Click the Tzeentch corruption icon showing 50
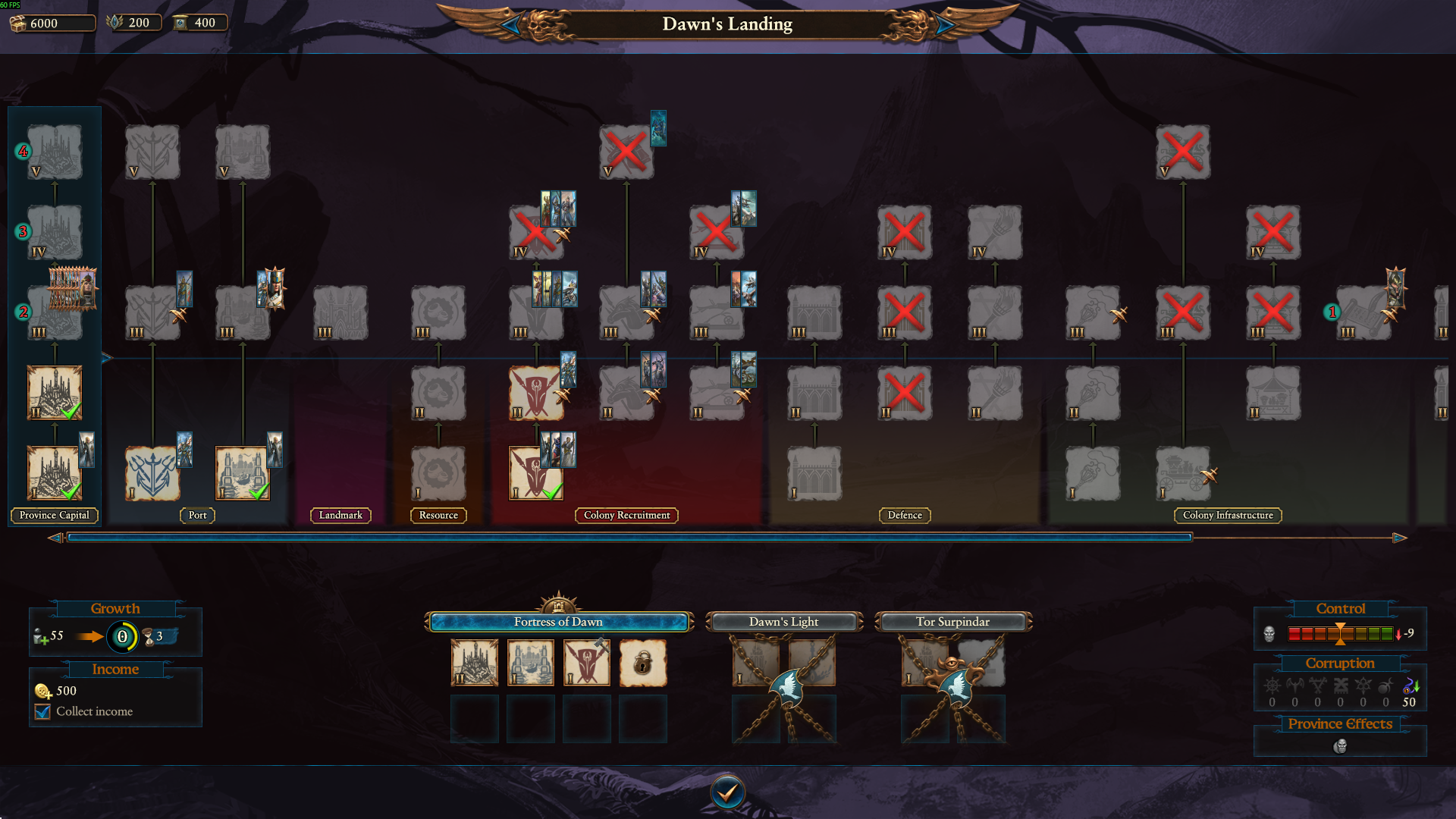Image resolution: width=1456 pixels, height=819 pixels. point(1407,688)
